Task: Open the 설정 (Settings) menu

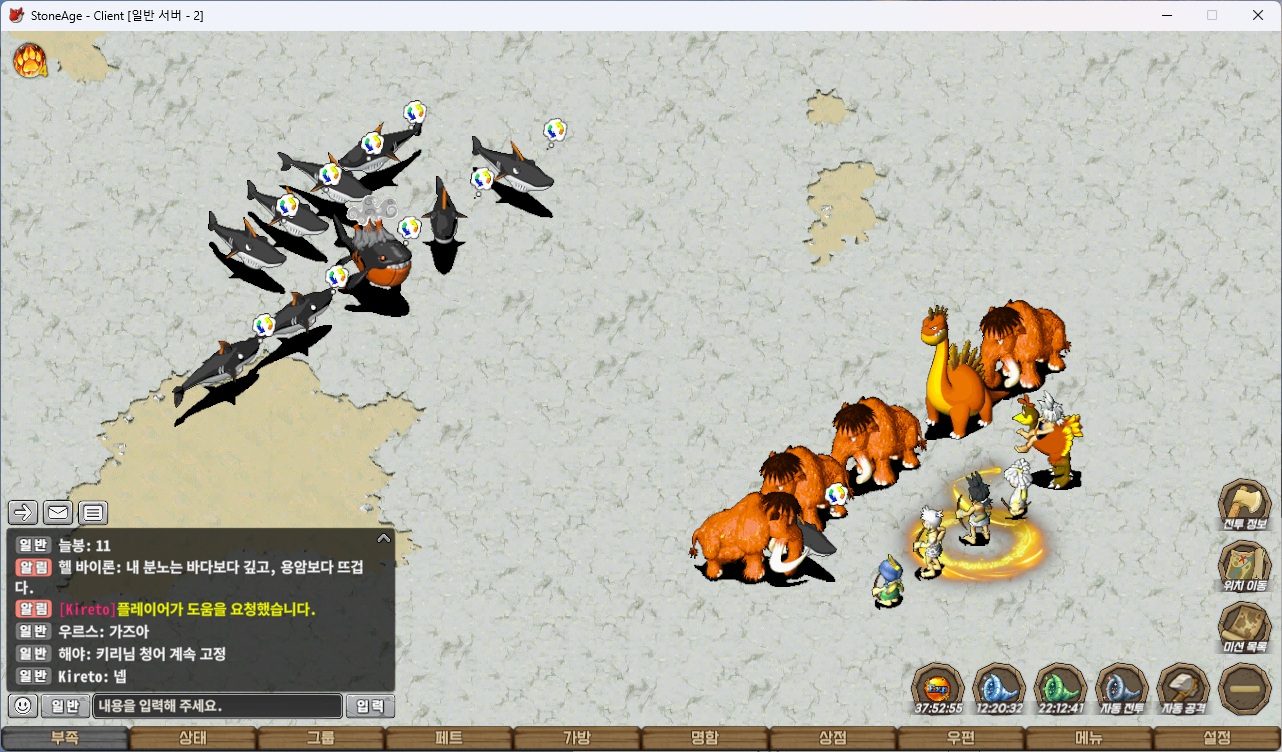Action: click(1217, 739)
